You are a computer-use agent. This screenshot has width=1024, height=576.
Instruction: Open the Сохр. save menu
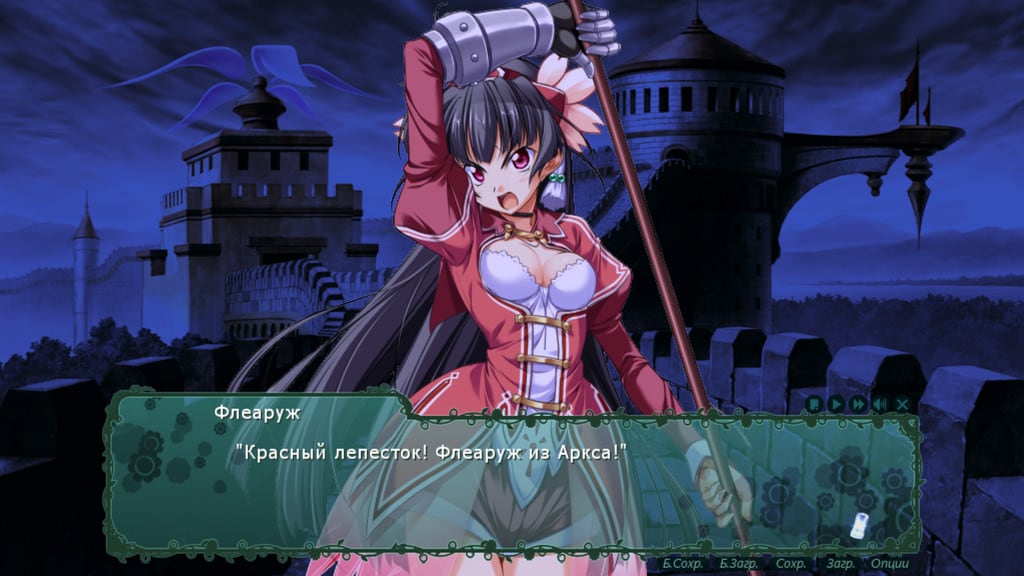[x=791, y=564]
